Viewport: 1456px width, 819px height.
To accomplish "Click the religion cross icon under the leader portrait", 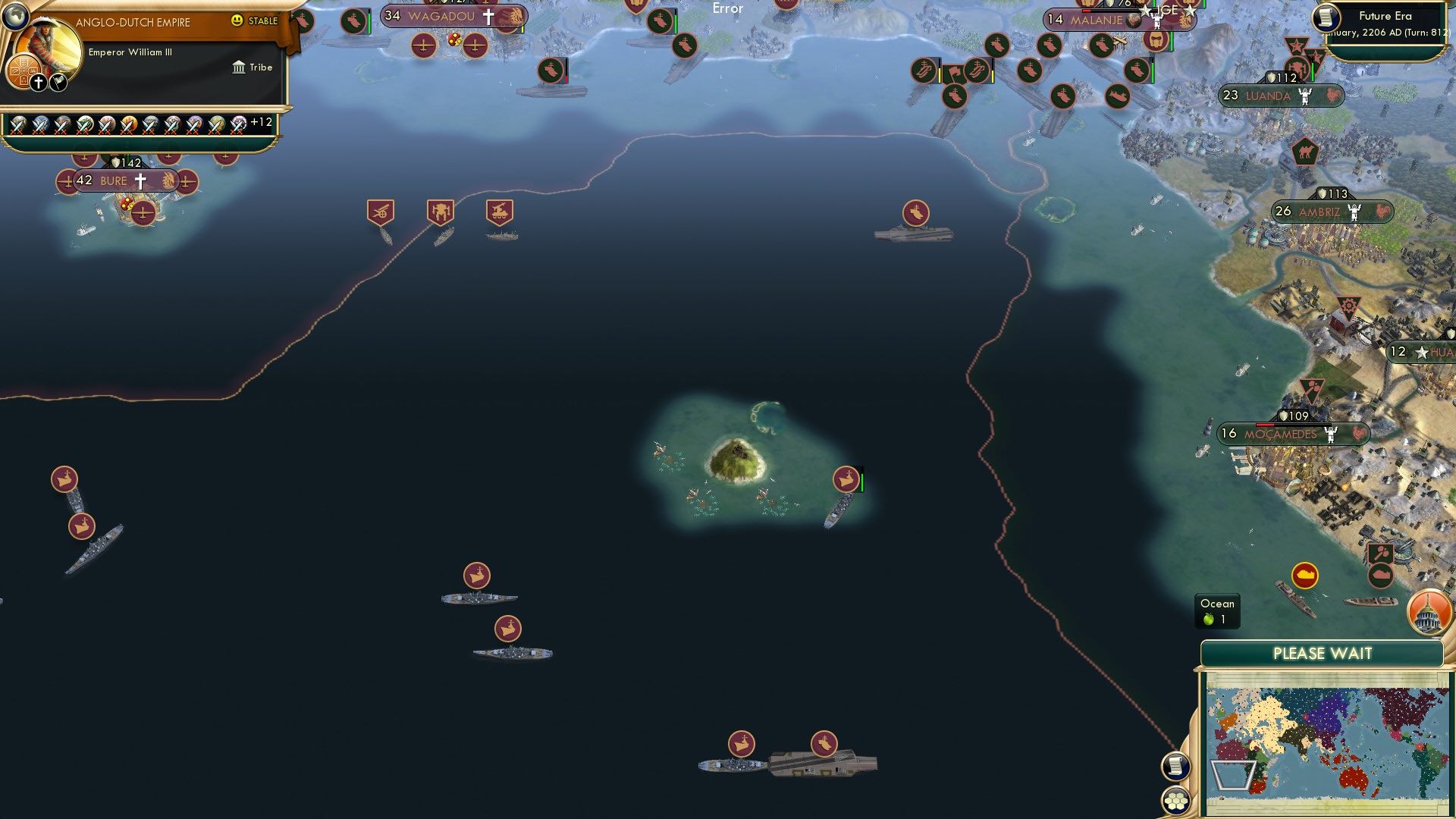I will pyautogui.click(x=38, y=81).
